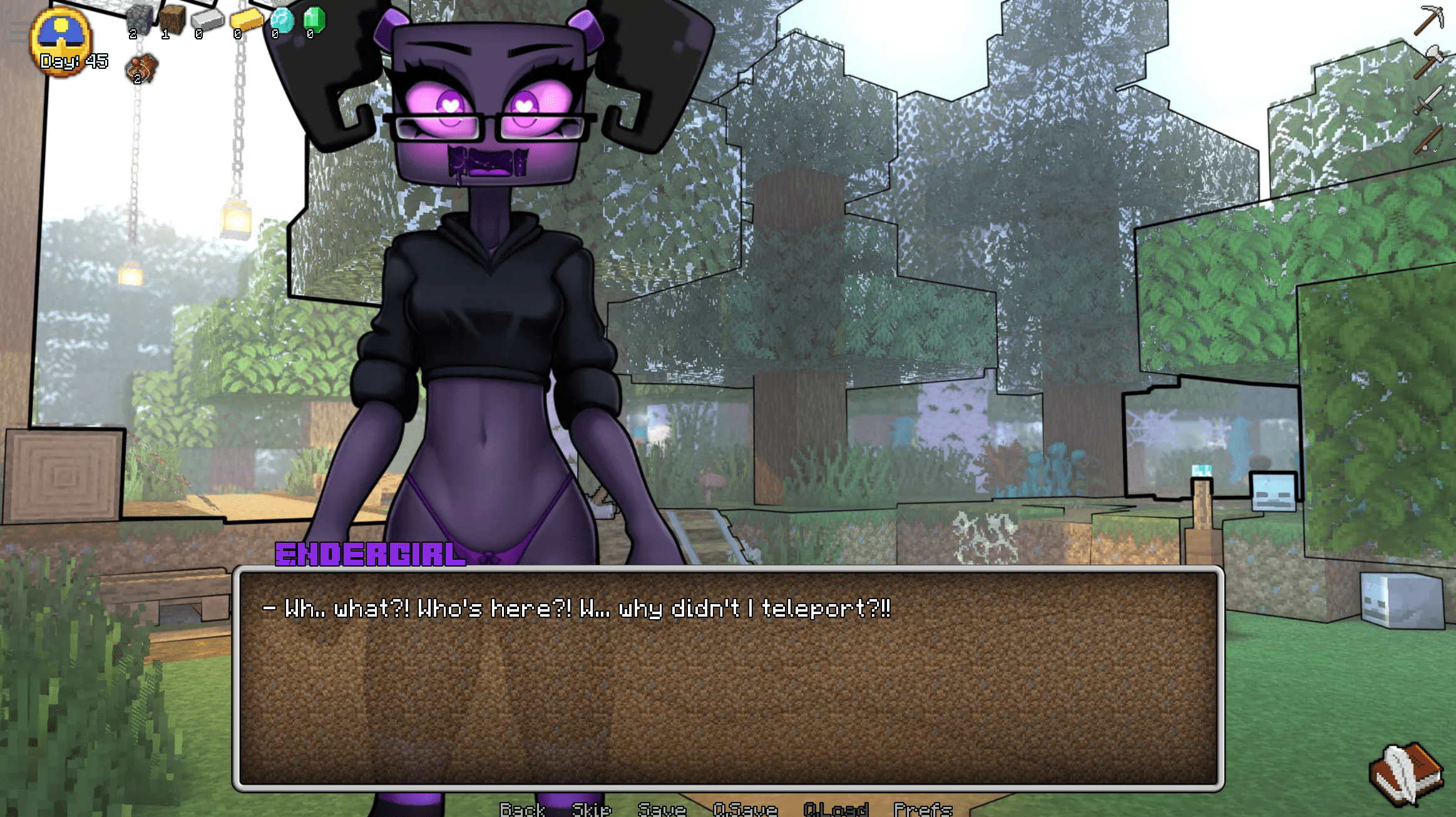Quick save with the Q.Save button

(745, 809)
